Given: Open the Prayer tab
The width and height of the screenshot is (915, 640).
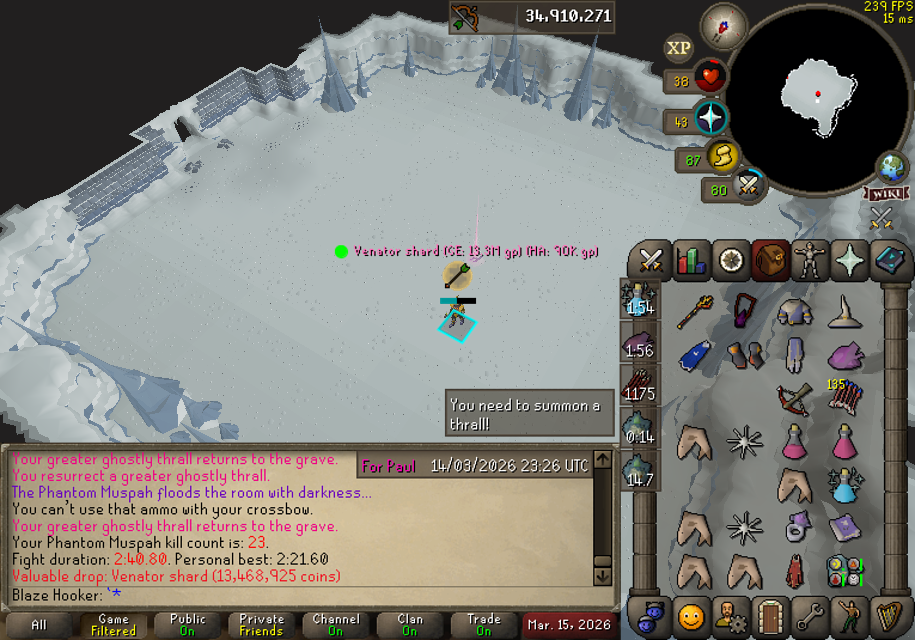Looking at the screenshot, I should 847,261.
